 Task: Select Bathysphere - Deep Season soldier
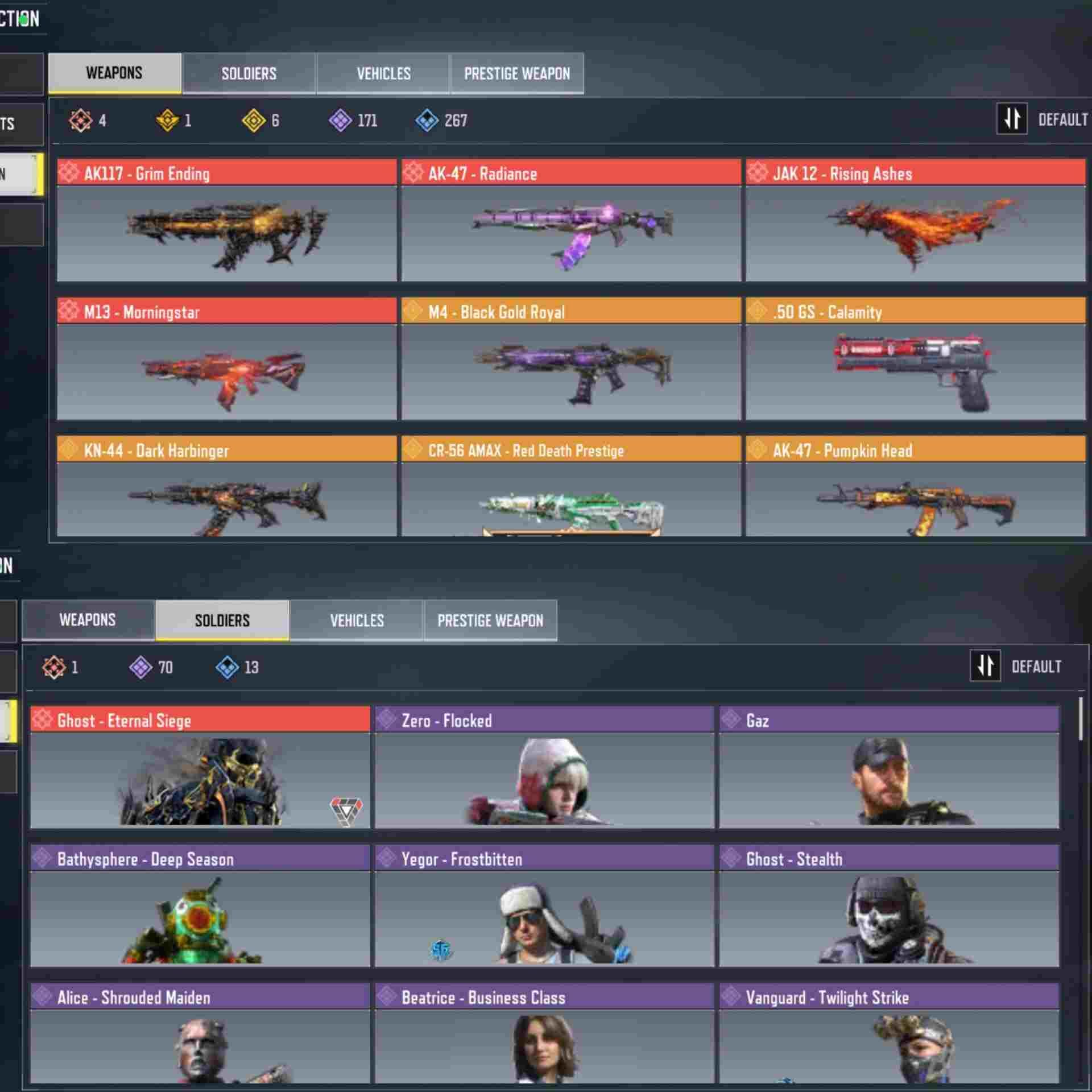pos(200,907)
